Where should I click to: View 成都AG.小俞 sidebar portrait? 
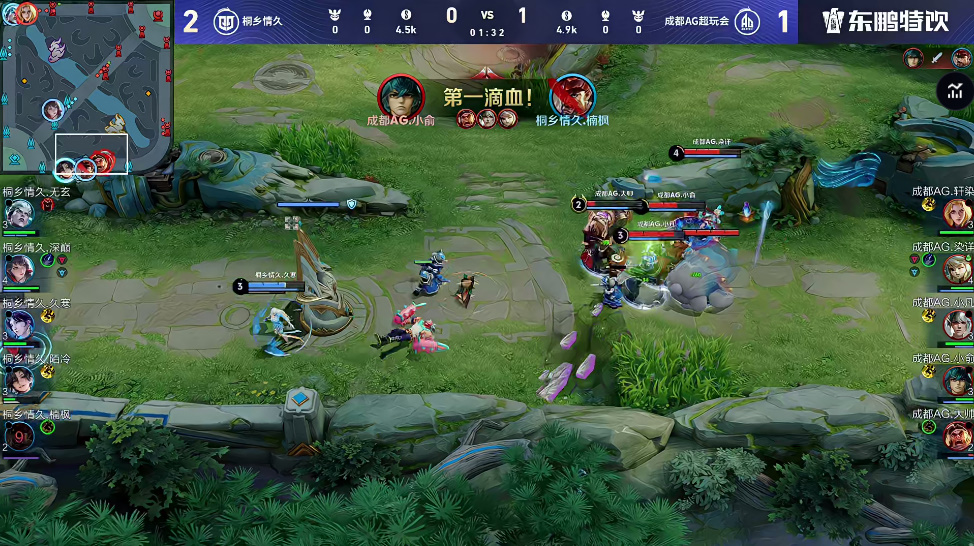tap(957, 380)
